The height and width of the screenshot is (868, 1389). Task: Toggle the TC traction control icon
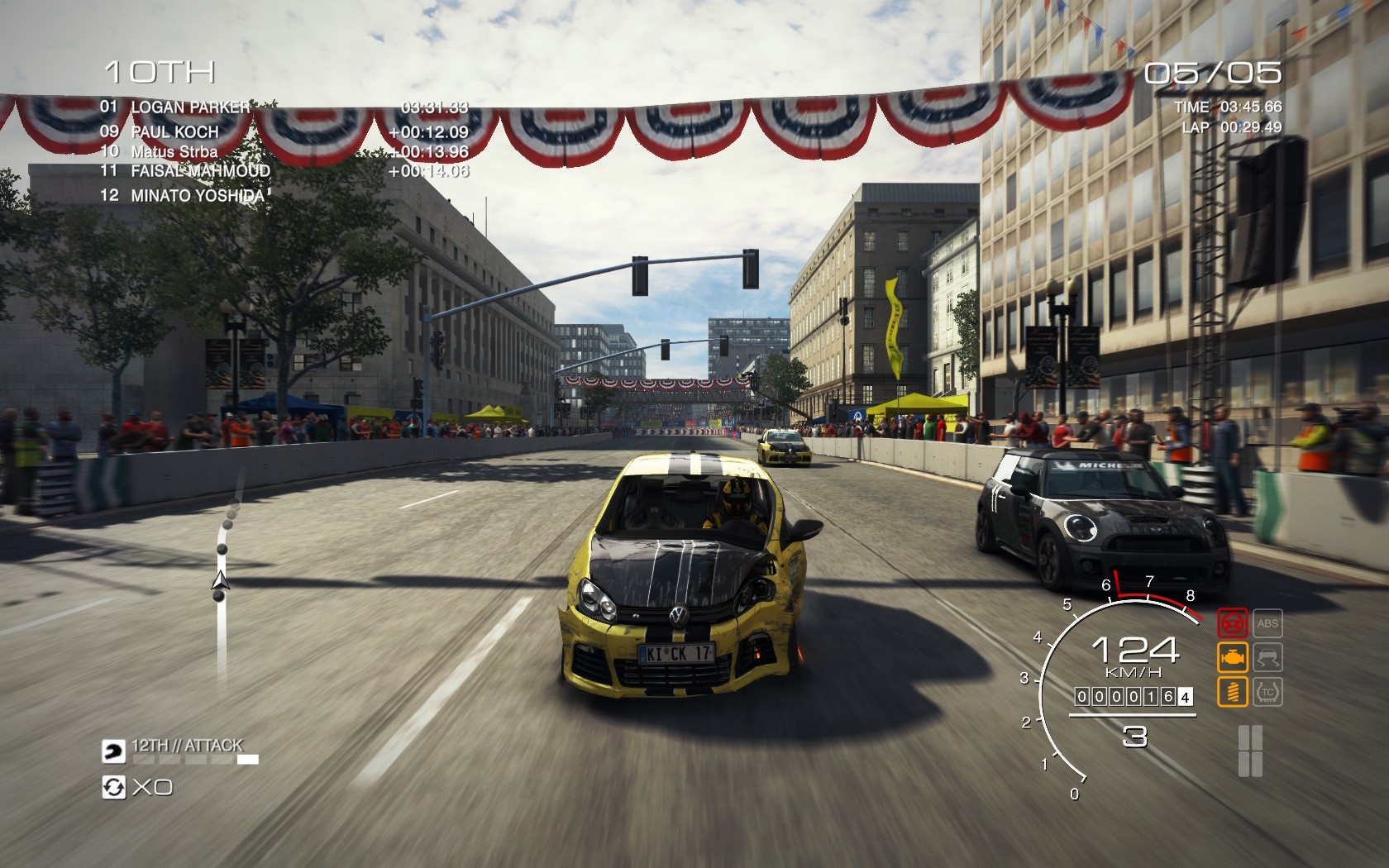tap(1267, 691)
